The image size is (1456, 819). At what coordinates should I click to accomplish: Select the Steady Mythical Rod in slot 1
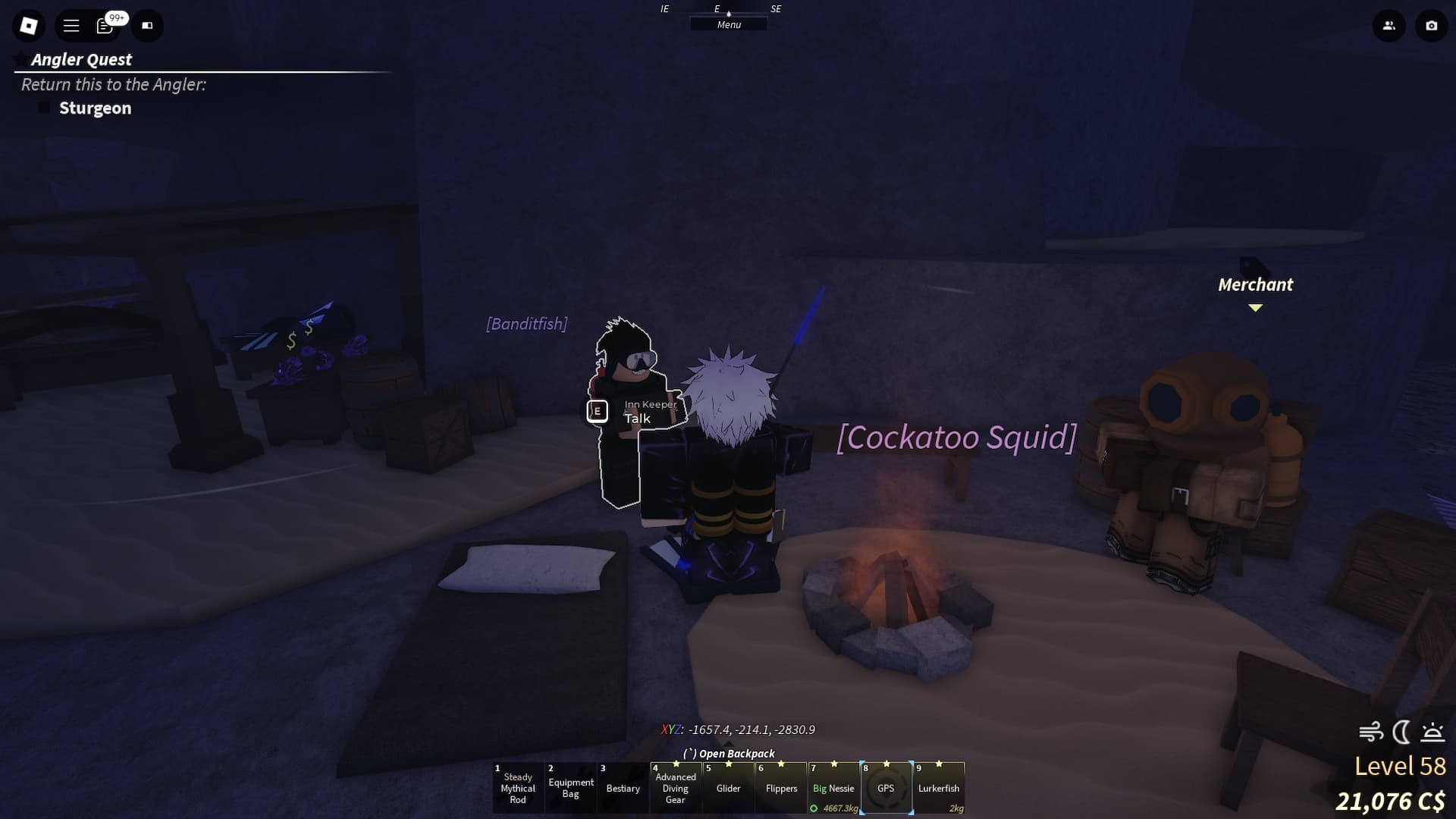pos(518,787)
